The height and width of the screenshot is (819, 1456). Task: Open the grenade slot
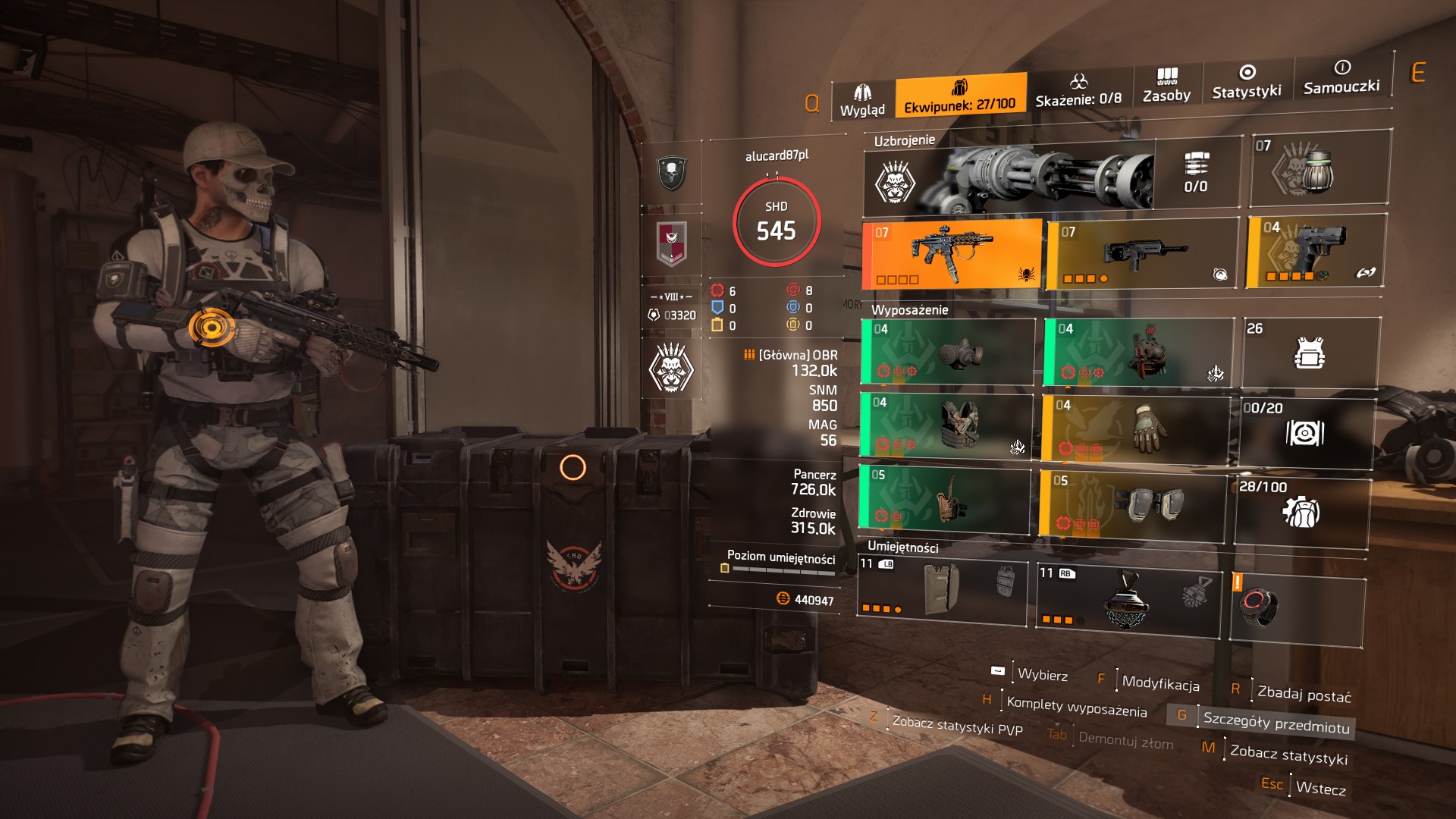[x=1319, y=170]
